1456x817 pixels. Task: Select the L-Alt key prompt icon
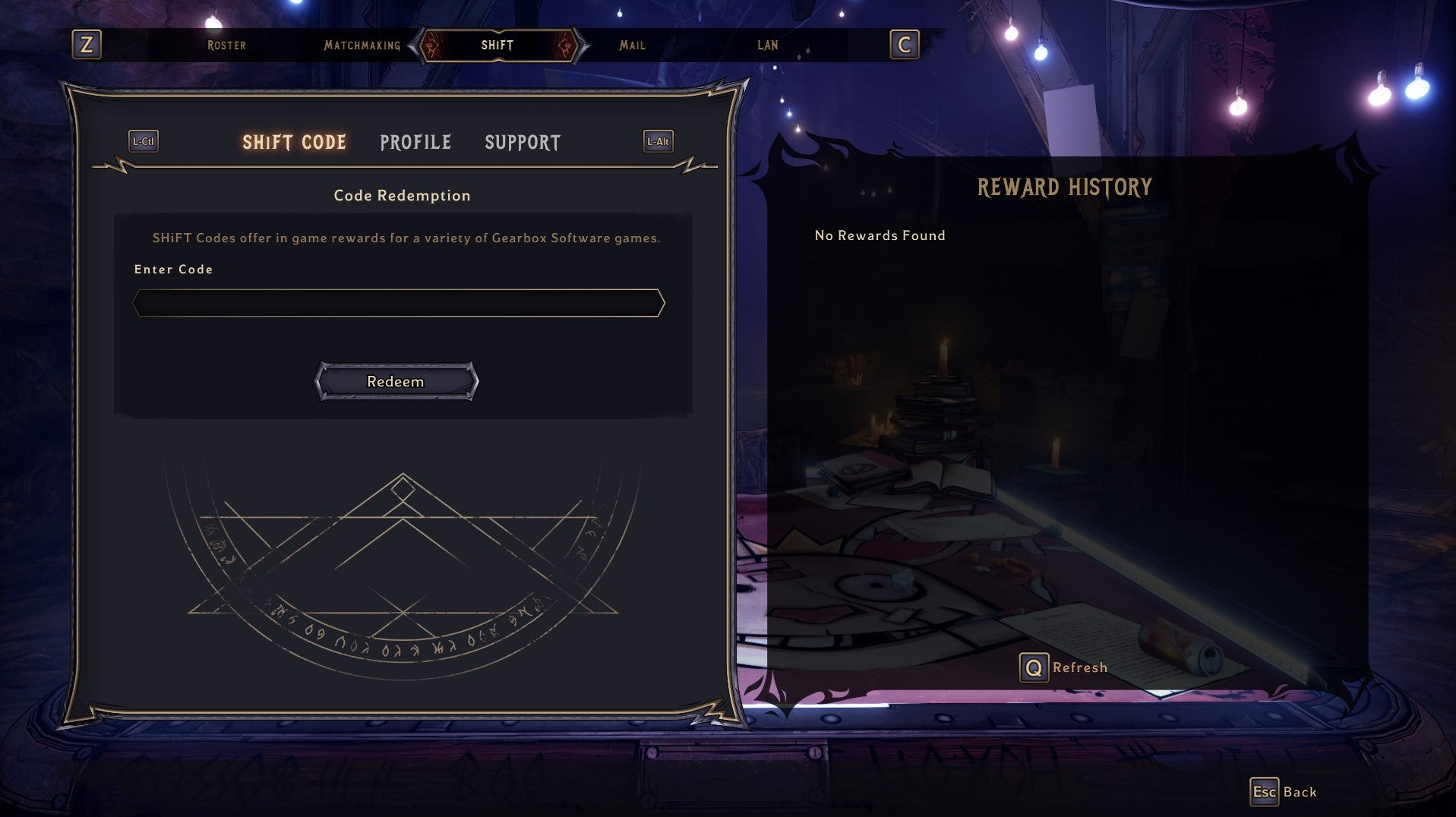[658, 140]
